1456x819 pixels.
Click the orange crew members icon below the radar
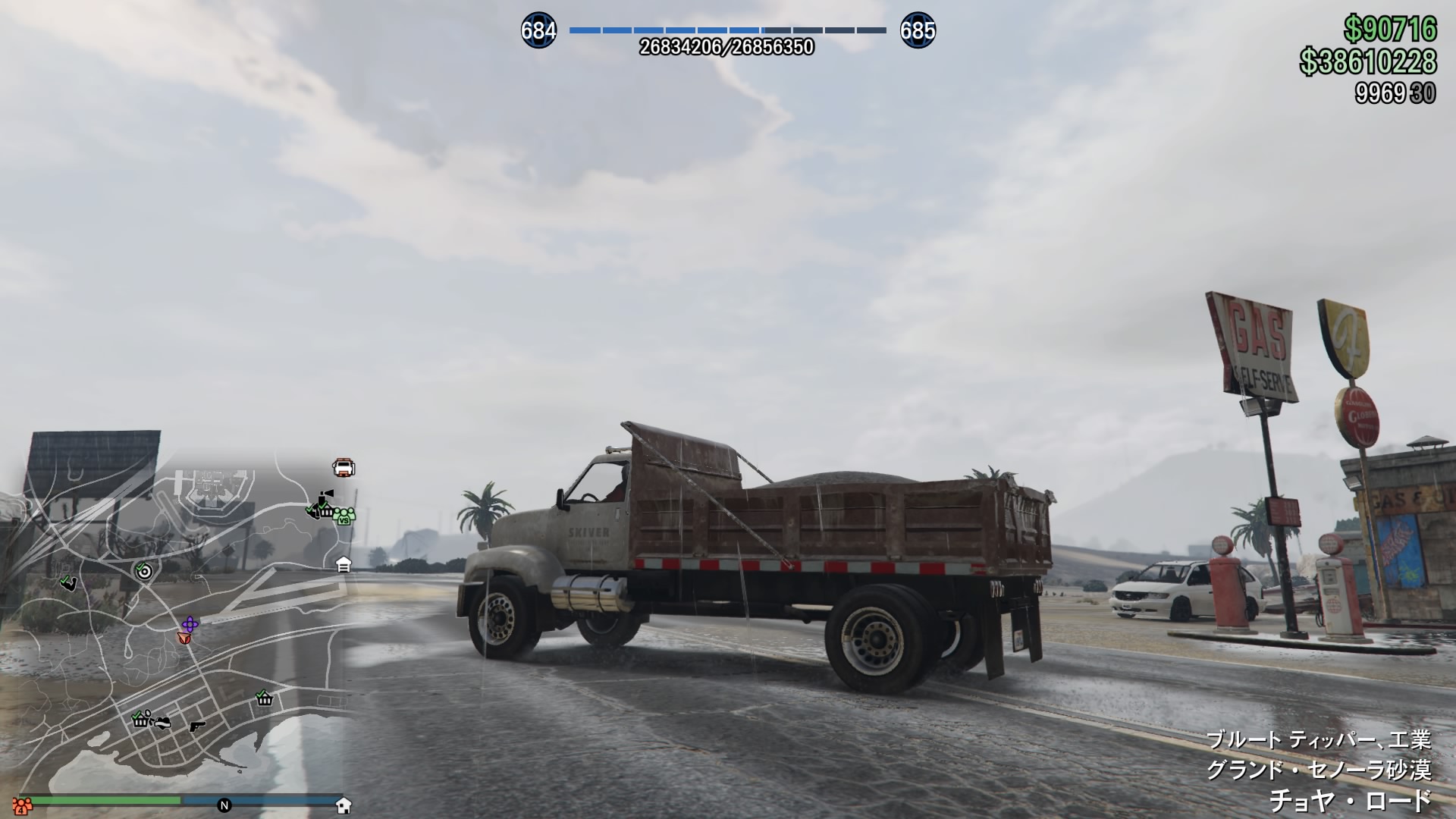pyautogui.click(x=21, y=805)
